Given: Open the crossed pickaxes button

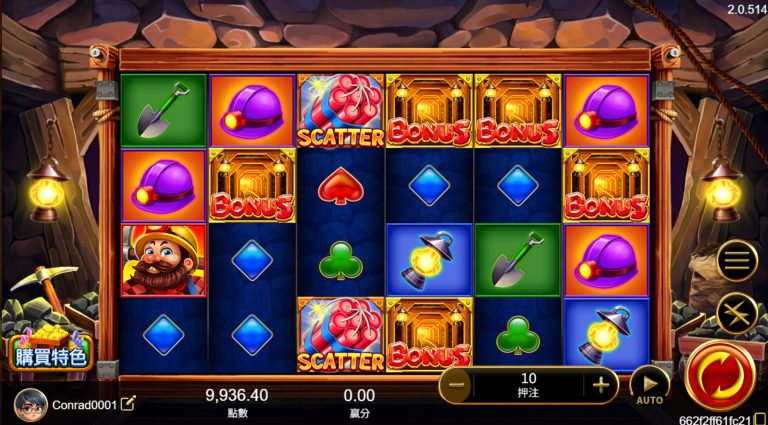Looking at the screenshot, I should (736, 313).
